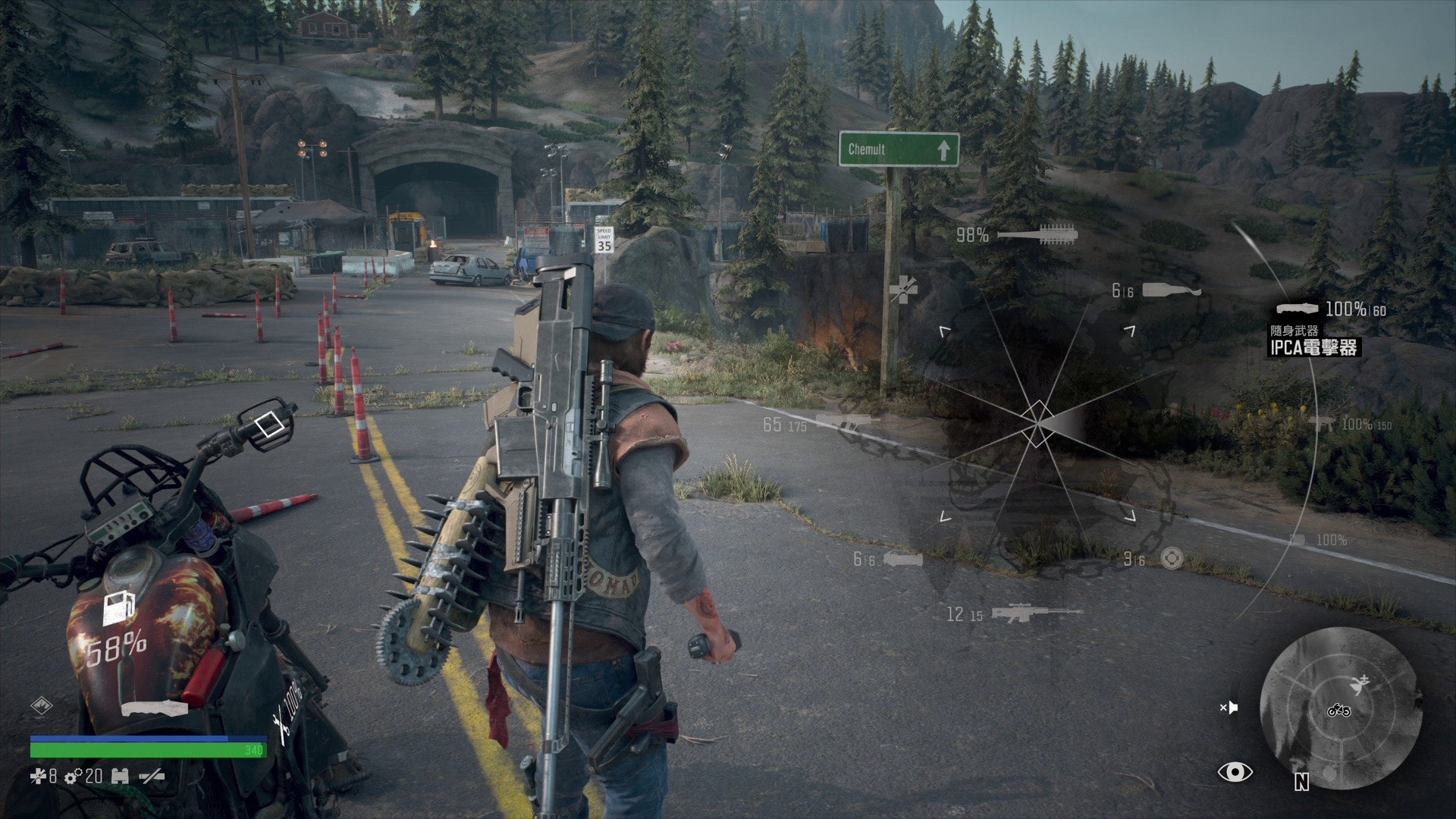Pick the submachine gun with 150 reserve ammo
Viewport: 1456px width, 819px height.
(x=1323, y=424)
